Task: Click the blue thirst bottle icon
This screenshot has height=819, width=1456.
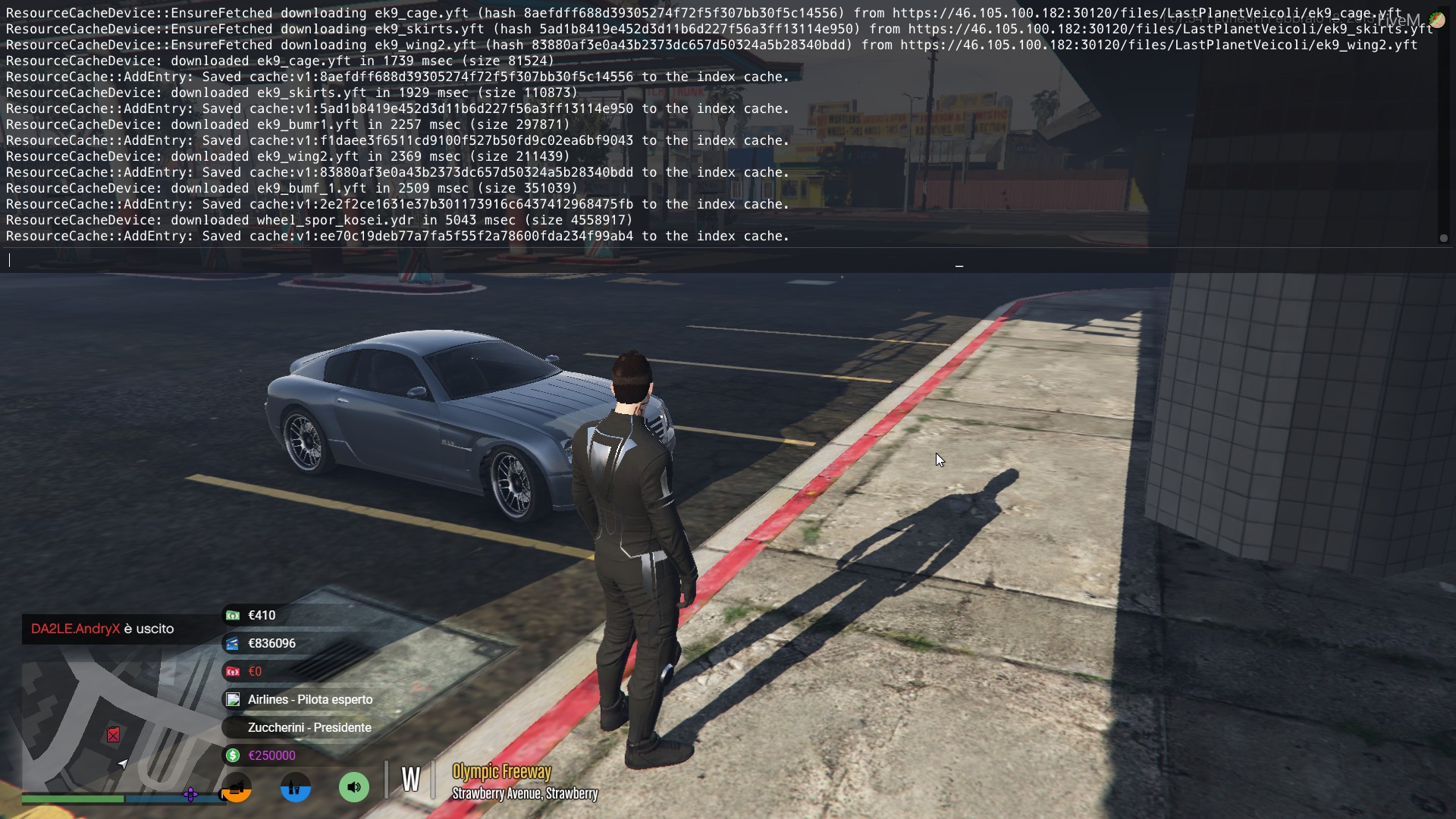Action: pyautogui.click(x=295, y=787)
